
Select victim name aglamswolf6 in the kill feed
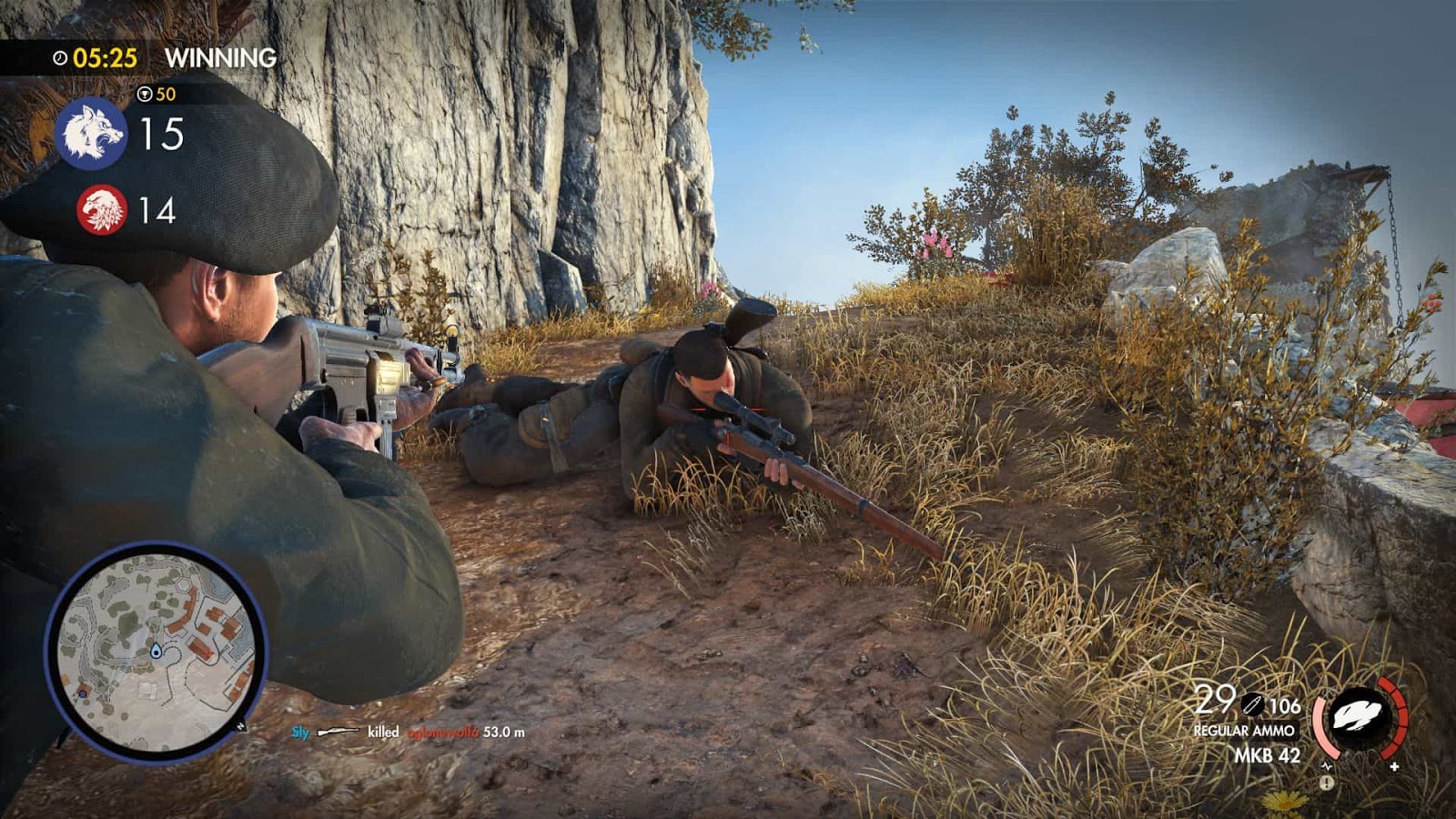click(x=441, y=730)
